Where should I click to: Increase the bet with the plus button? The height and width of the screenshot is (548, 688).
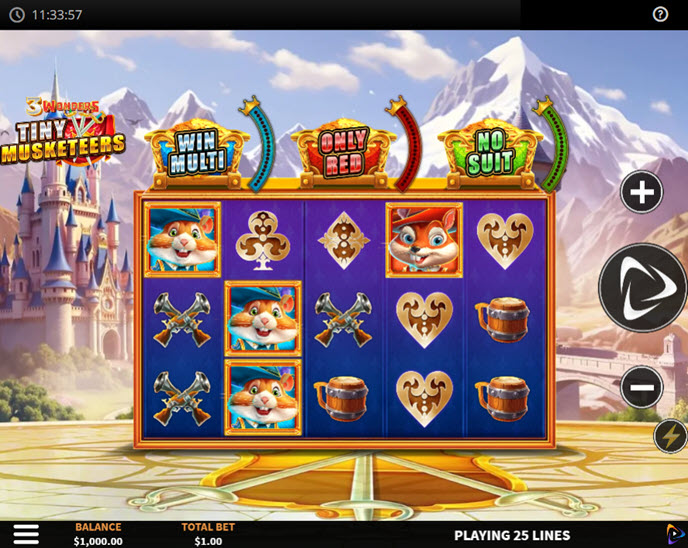tap(641, 192)
